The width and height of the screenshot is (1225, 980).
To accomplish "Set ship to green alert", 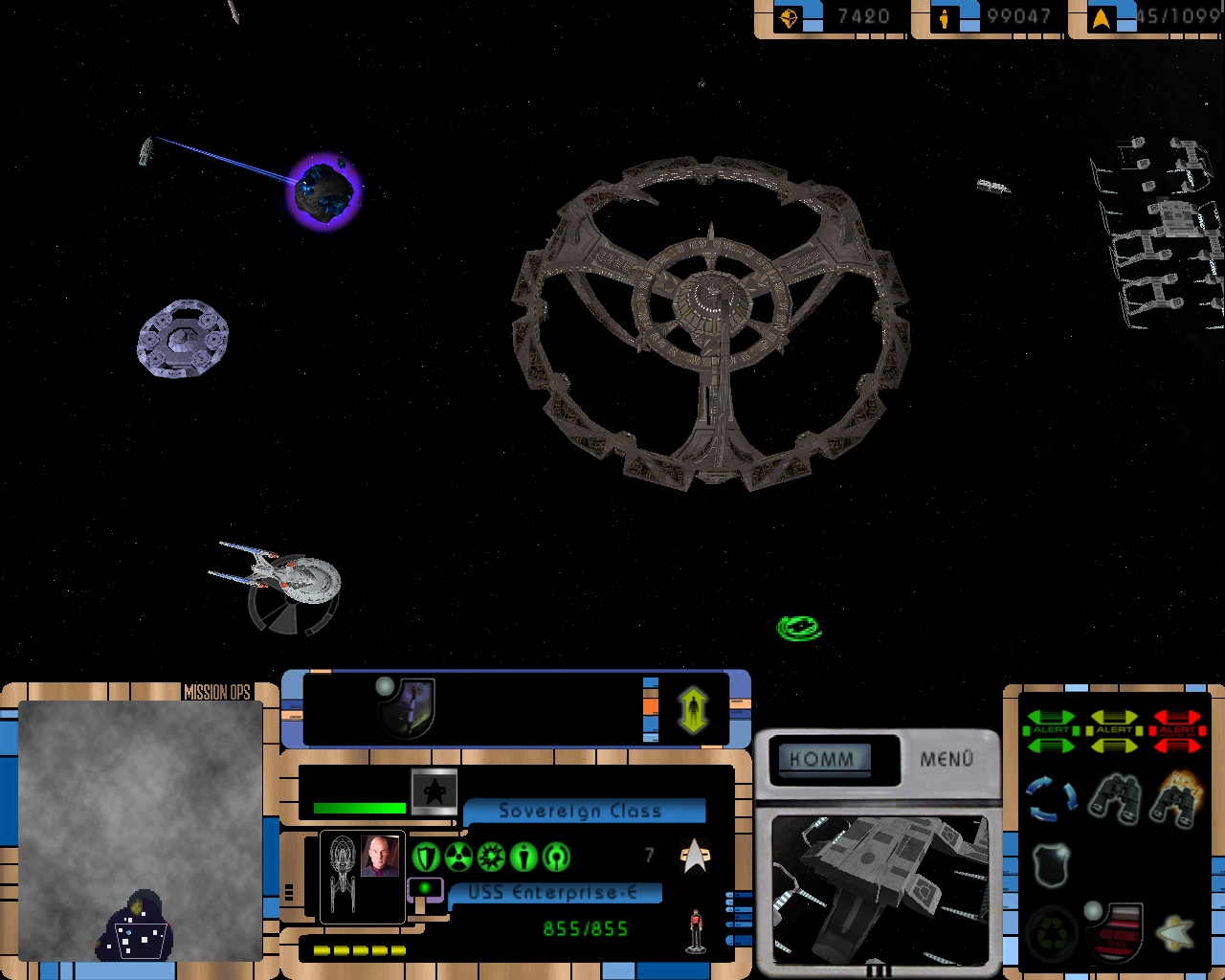I will coord(1051,730).
